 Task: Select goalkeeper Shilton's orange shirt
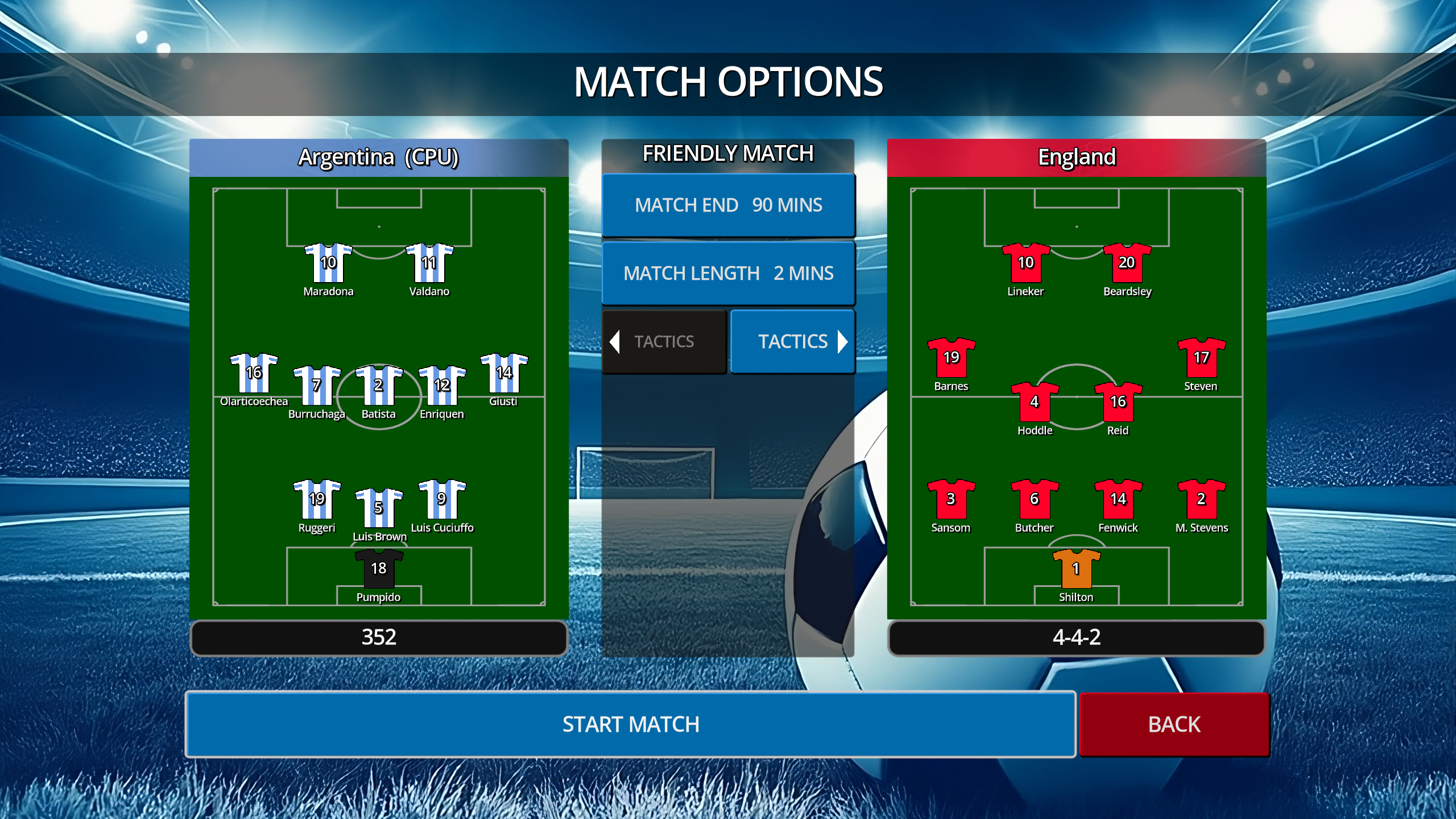pyautogui.click(x=1076, y=569)
